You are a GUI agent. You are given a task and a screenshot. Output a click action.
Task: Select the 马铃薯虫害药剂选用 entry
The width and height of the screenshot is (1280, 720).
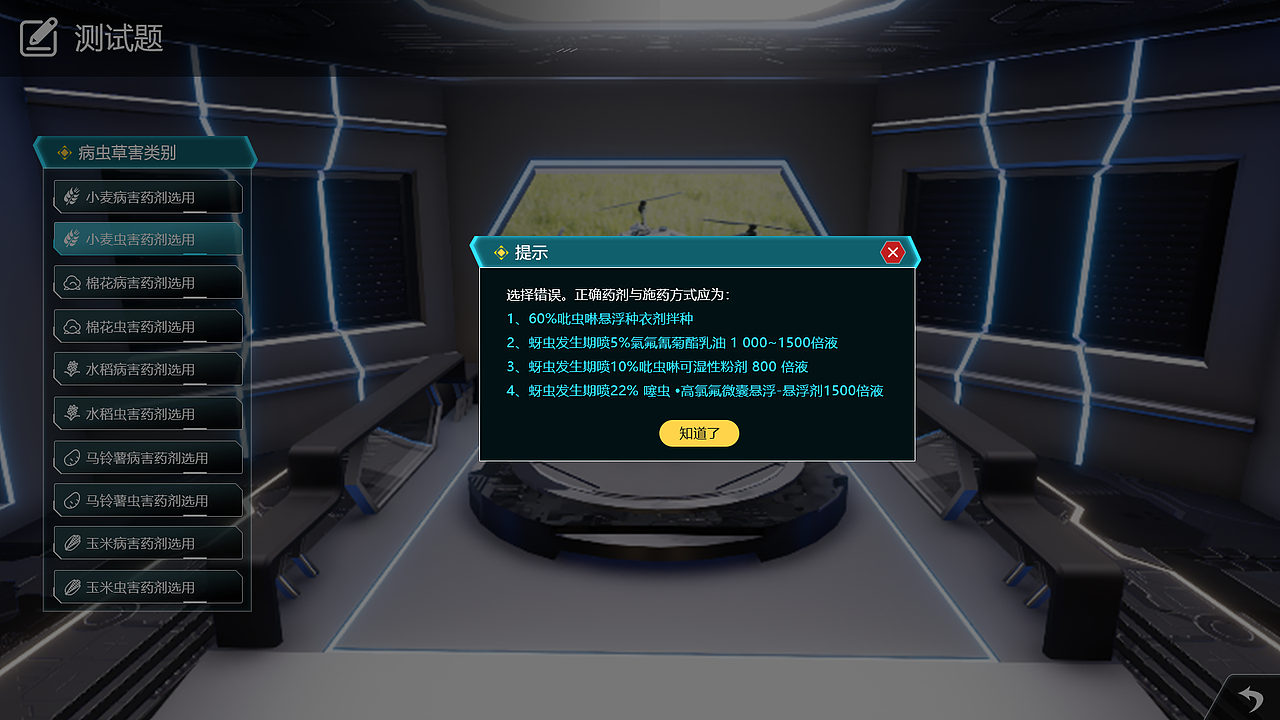tap(150, 500)
